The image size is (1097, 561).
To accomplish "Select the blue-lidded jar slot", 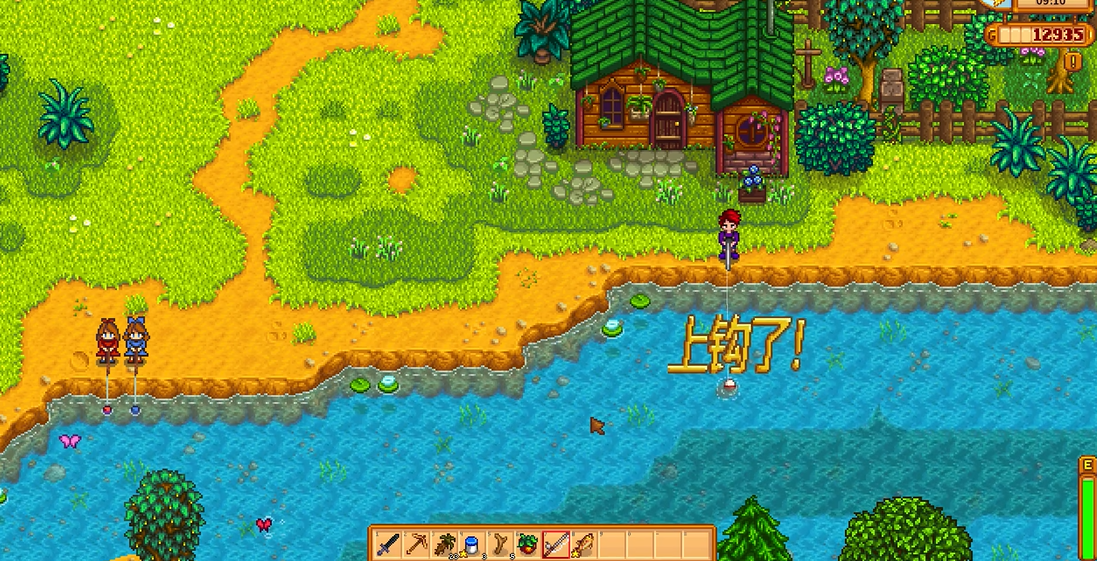I will [x=473, y=545].
